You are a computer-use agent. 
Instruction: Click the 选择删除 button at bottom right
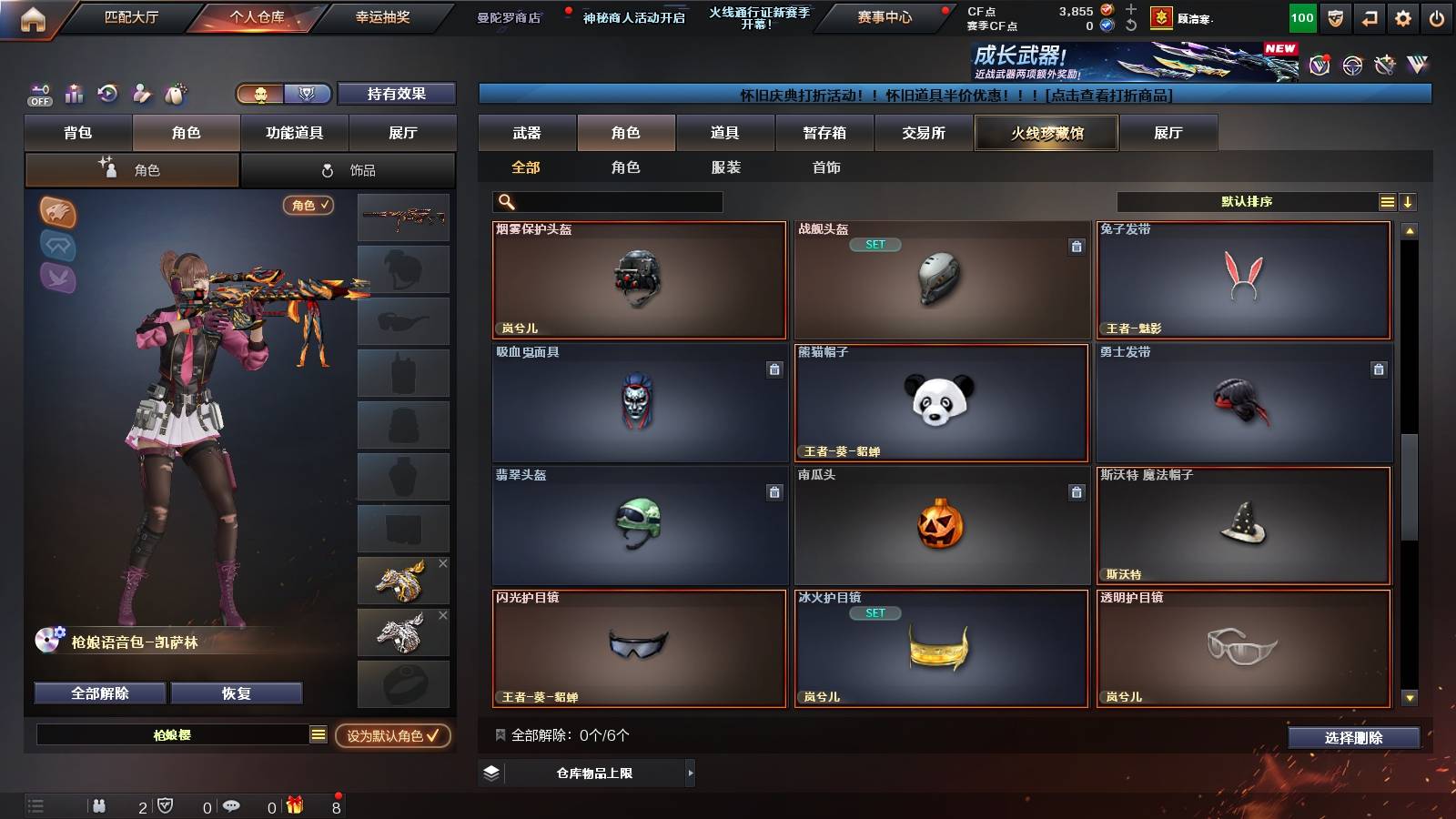click(x=1355, y=738)
